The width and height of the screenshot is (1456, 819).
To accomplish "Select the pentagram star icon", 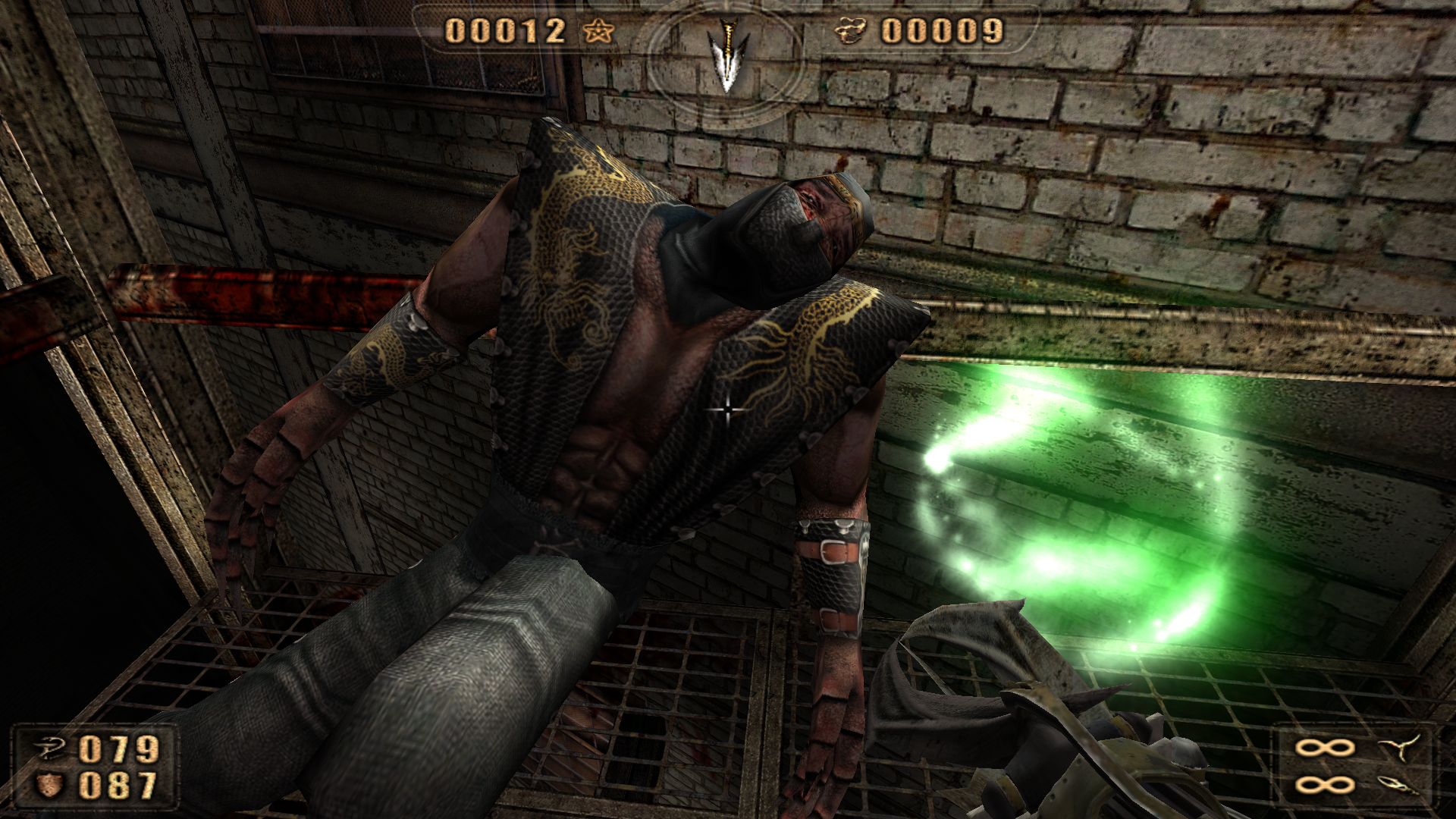I will [597, 32].
